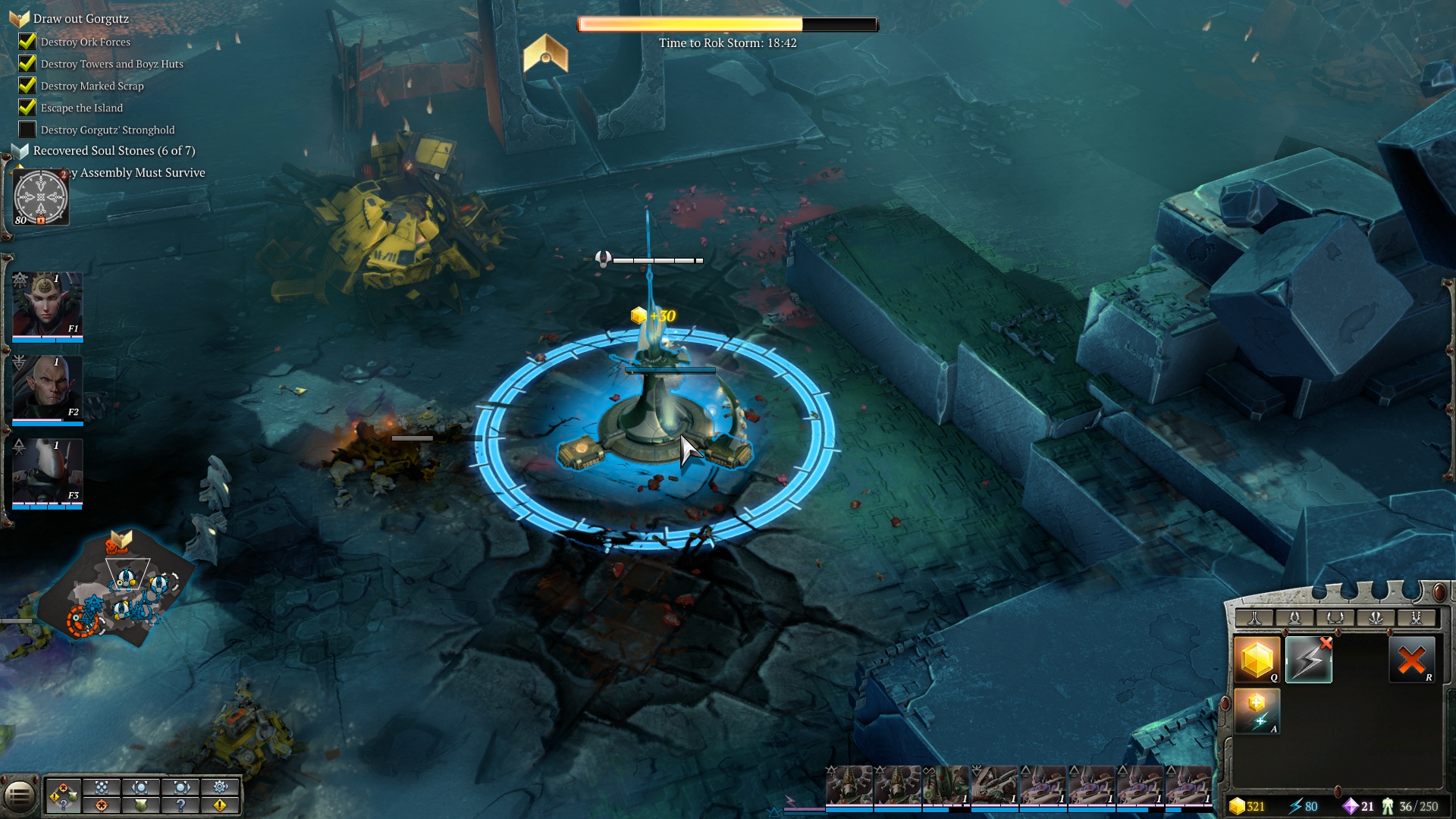Viewport: 1456px width, 819px height.
Task: Activate the yellow requisition crystal Q command
Action: [x=1257, y=659]
